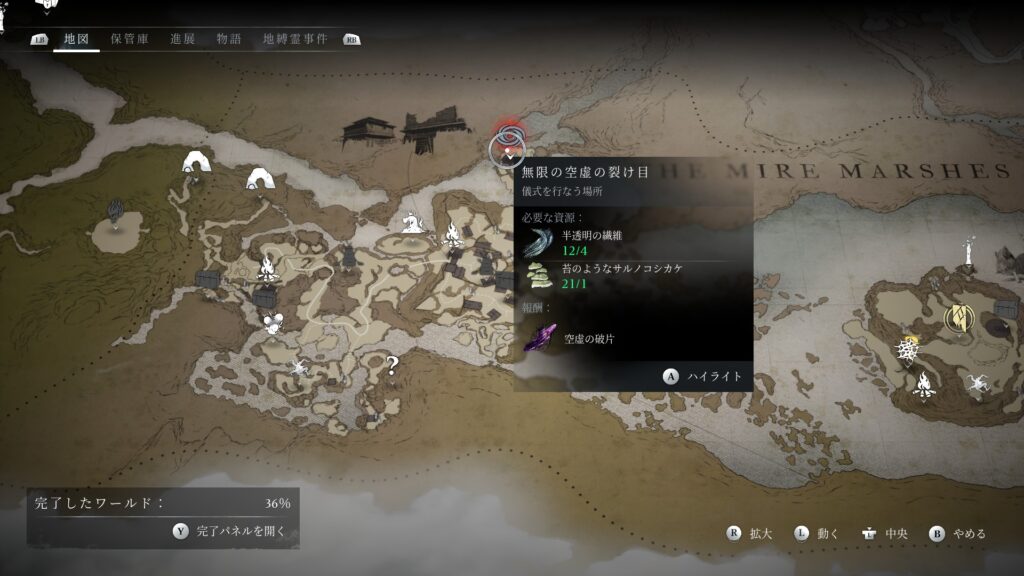
Task: Select the white tower marker on the island
Action: pos(968,252)
